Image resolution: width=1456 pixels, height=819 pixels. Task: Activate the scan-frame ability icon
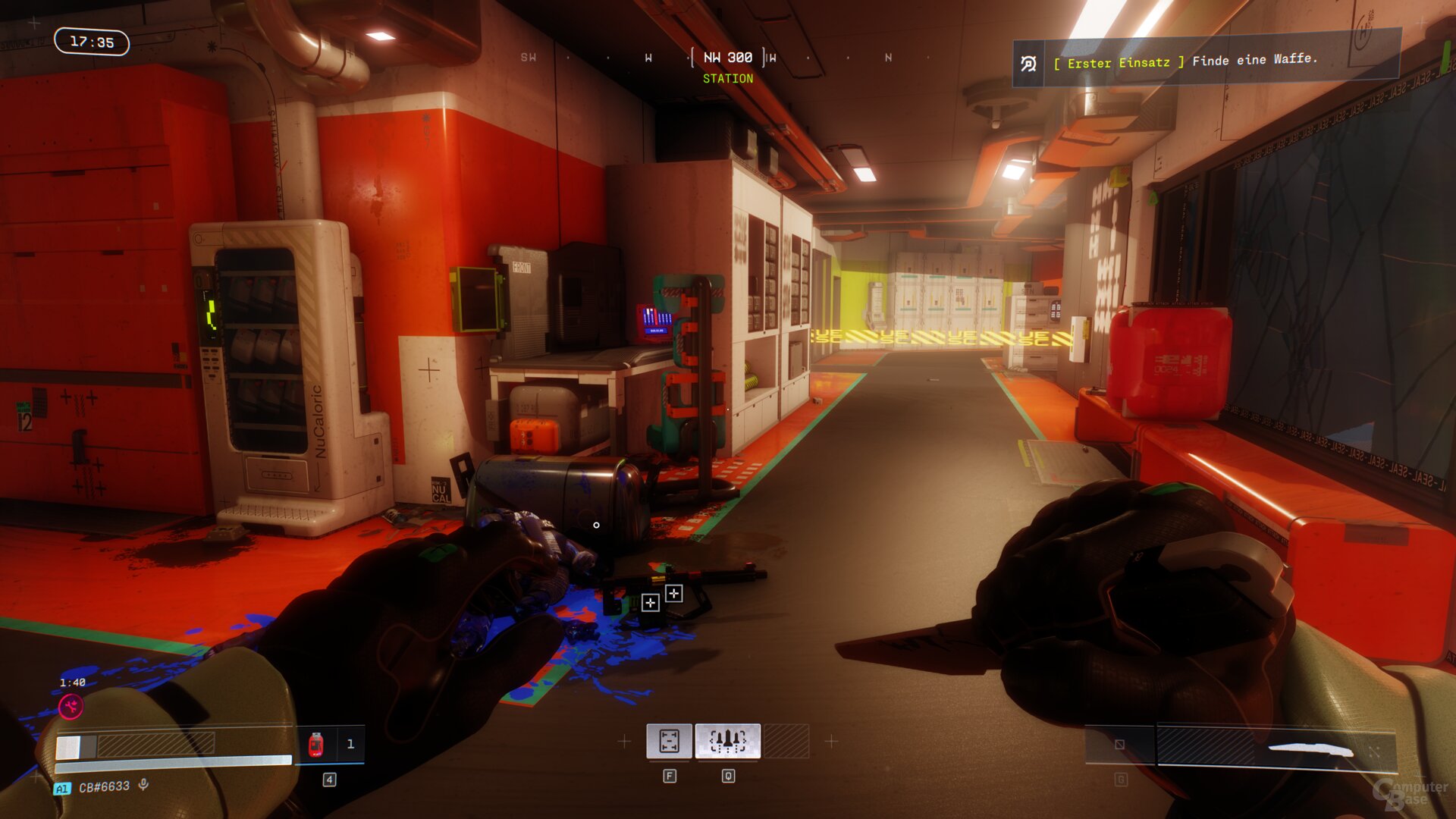[669, 741]
